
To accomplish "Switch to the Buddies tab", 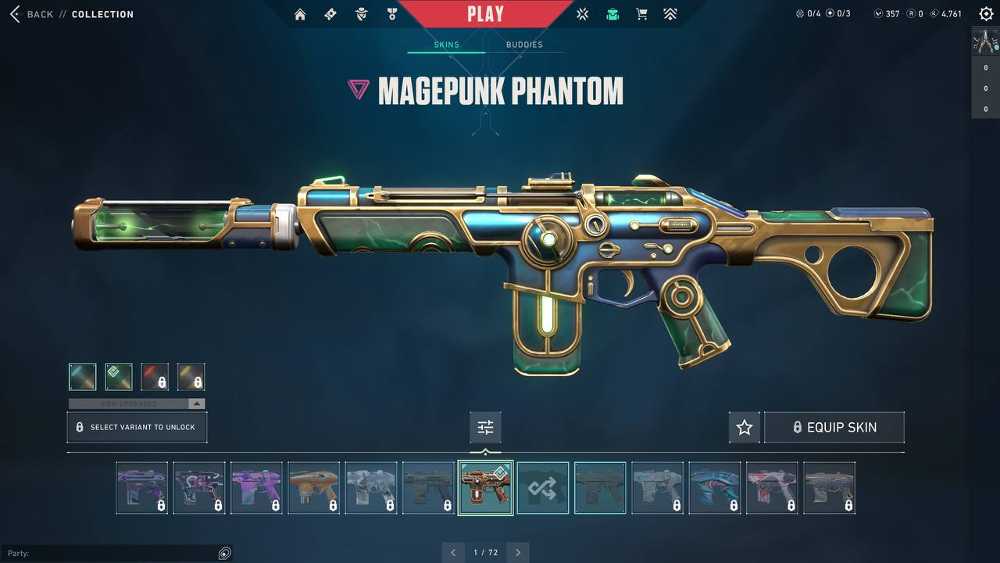I will [524, 45].
